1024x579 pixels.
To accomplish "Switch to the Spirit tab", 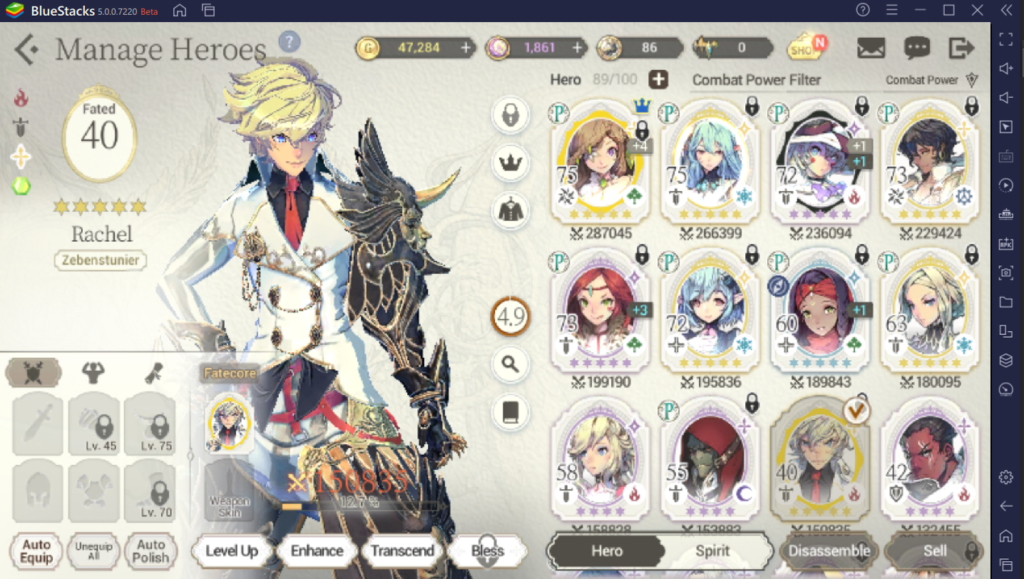I will click(712, 550).
